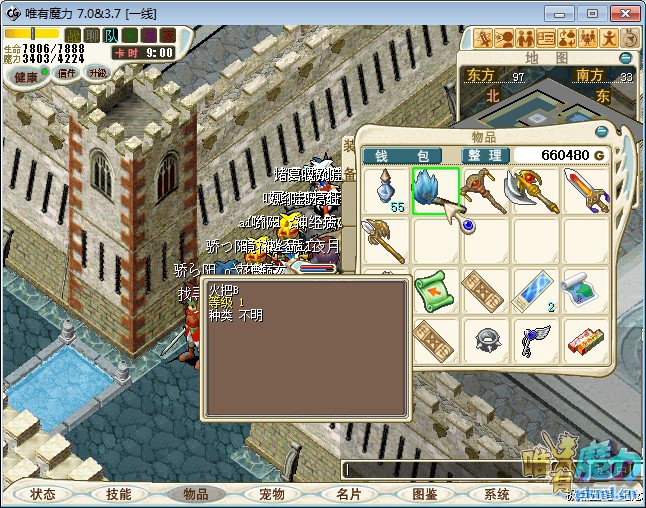Open the 名片 name card menu

point(348,494)
